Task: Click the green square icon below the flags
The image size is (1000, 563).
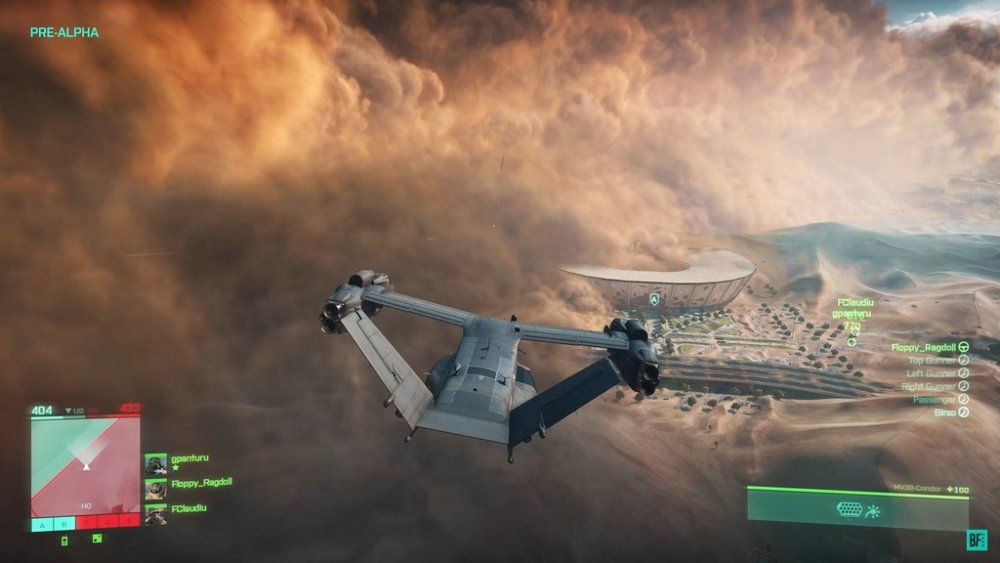Action: tap(97, 539)
